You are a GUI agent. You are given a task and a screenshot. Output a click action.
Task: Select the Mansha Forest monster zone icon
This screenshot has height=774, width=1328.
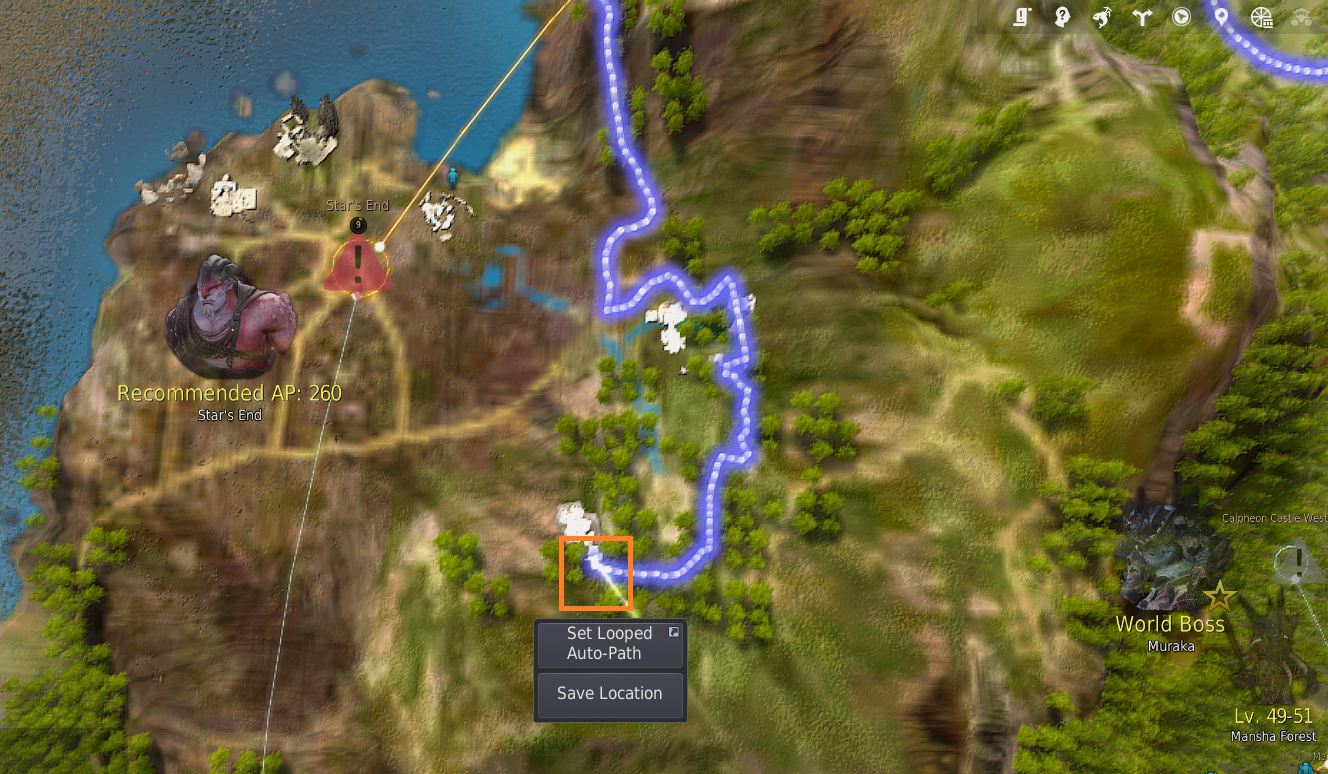[x=1275, y=660]
